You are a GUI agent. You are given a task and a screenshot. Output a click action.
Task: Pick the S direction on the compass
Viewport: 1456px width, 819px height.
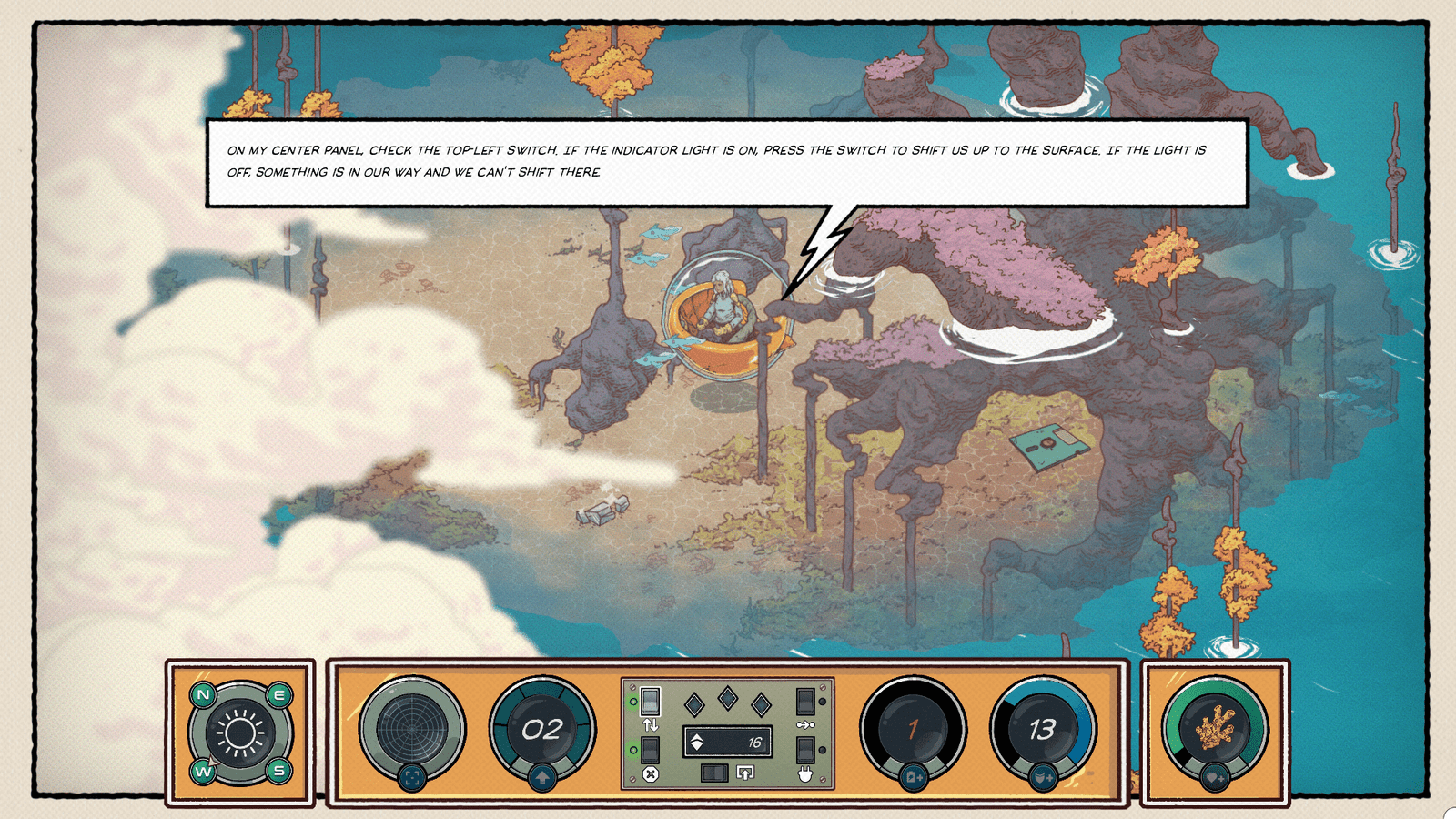coord(278,771)
